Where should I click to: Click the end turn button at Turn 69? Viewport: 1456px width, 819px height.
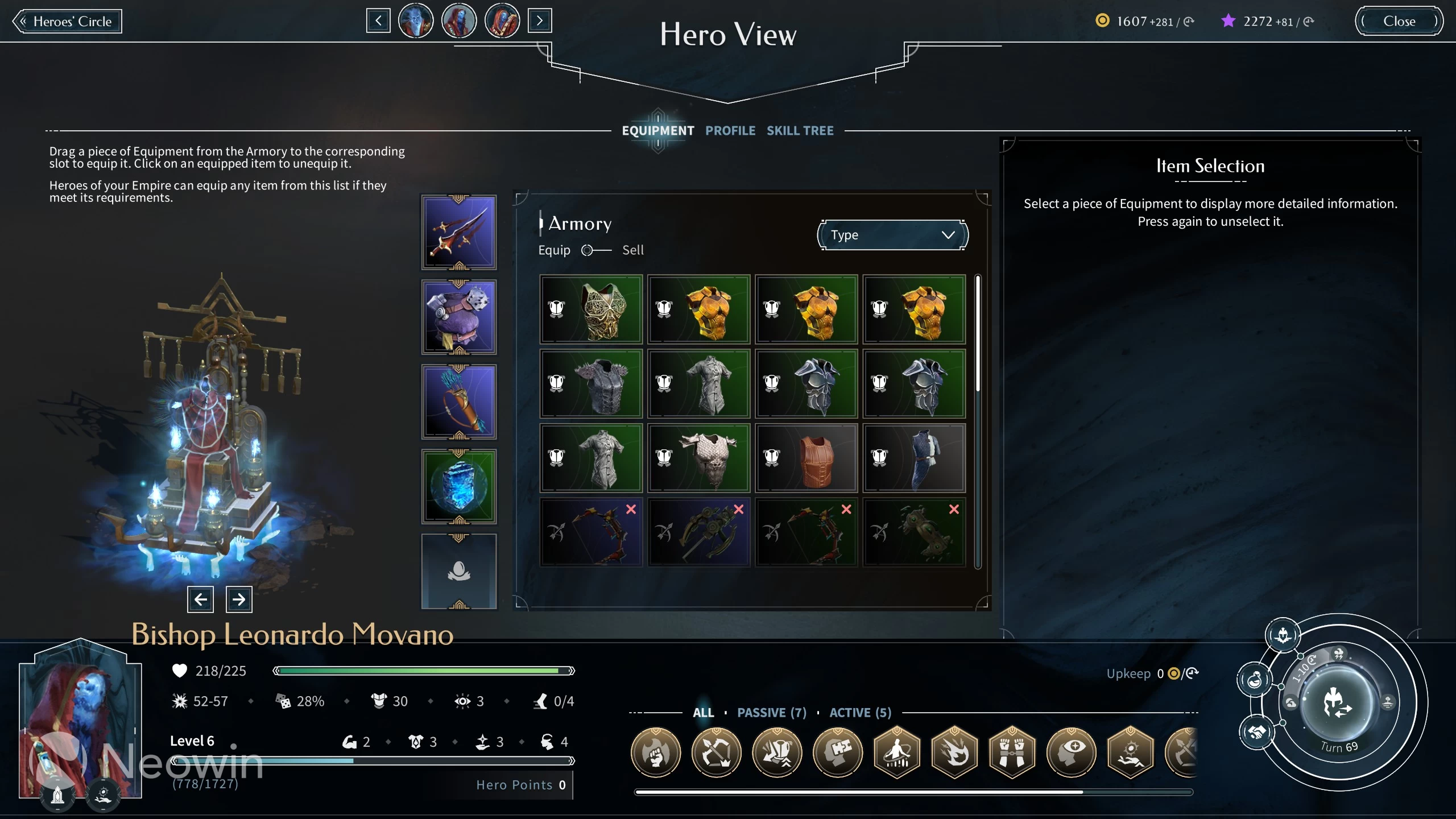[x=1338, y=704]
